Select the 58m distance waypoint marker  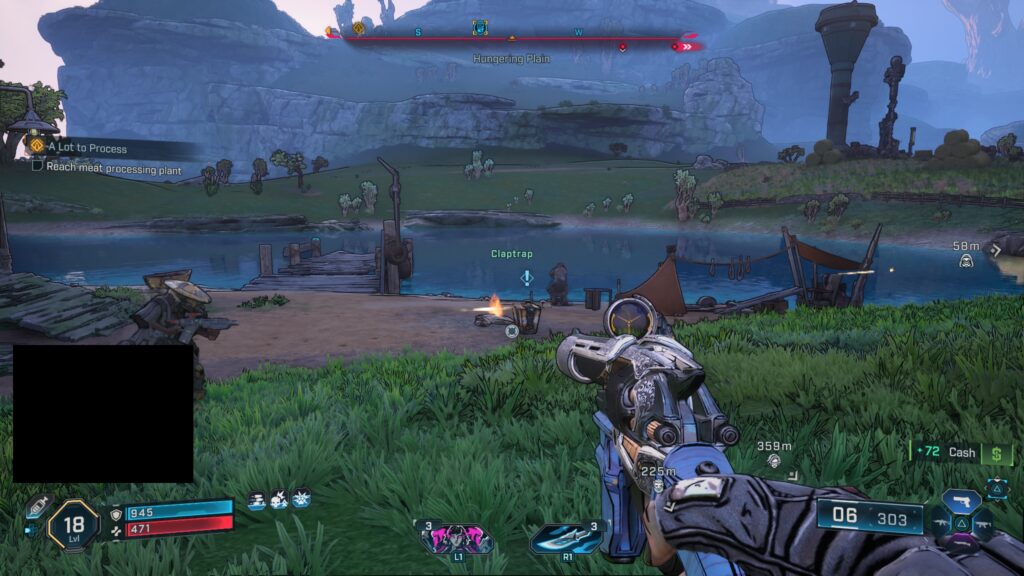point(966,260)
